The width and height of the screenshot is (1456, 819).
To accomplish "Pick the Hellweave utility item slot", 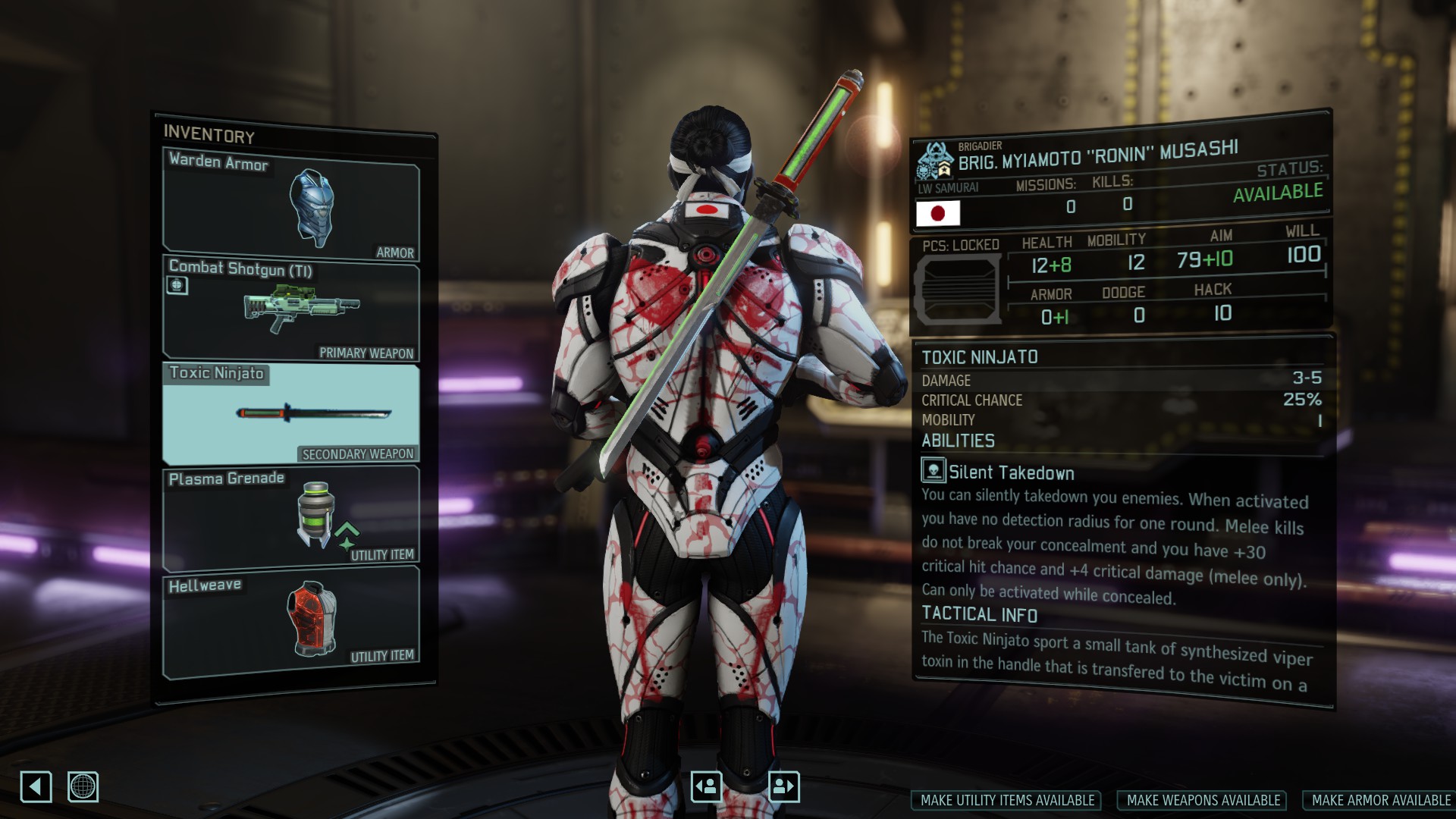I will pos(291,620).
